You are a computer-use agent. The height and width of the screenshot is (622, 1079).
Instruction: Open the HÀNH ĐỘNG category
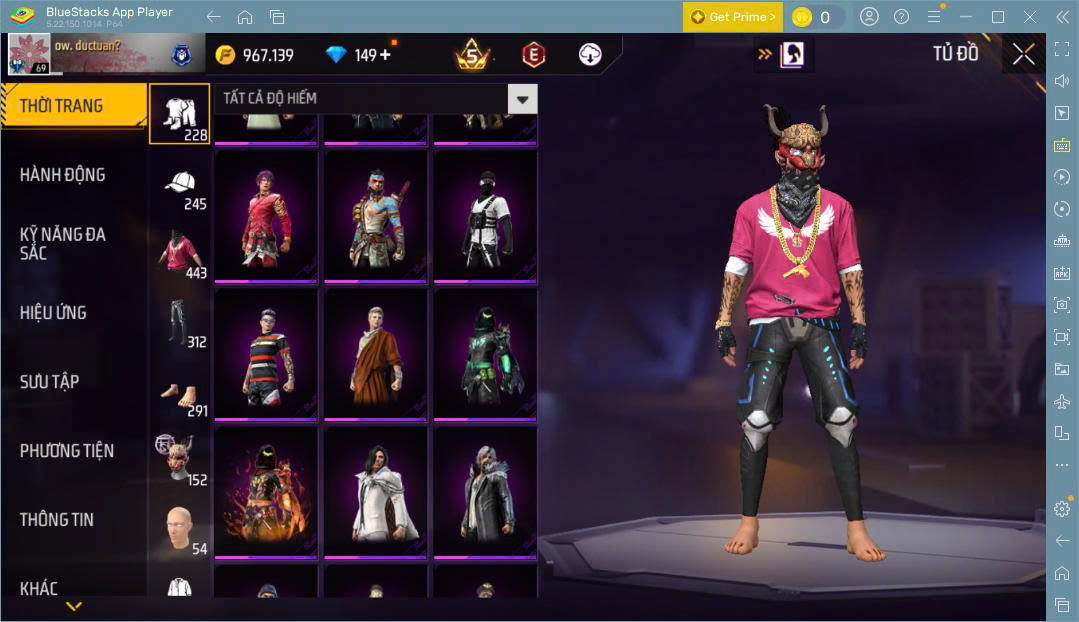tap(62, 175)
